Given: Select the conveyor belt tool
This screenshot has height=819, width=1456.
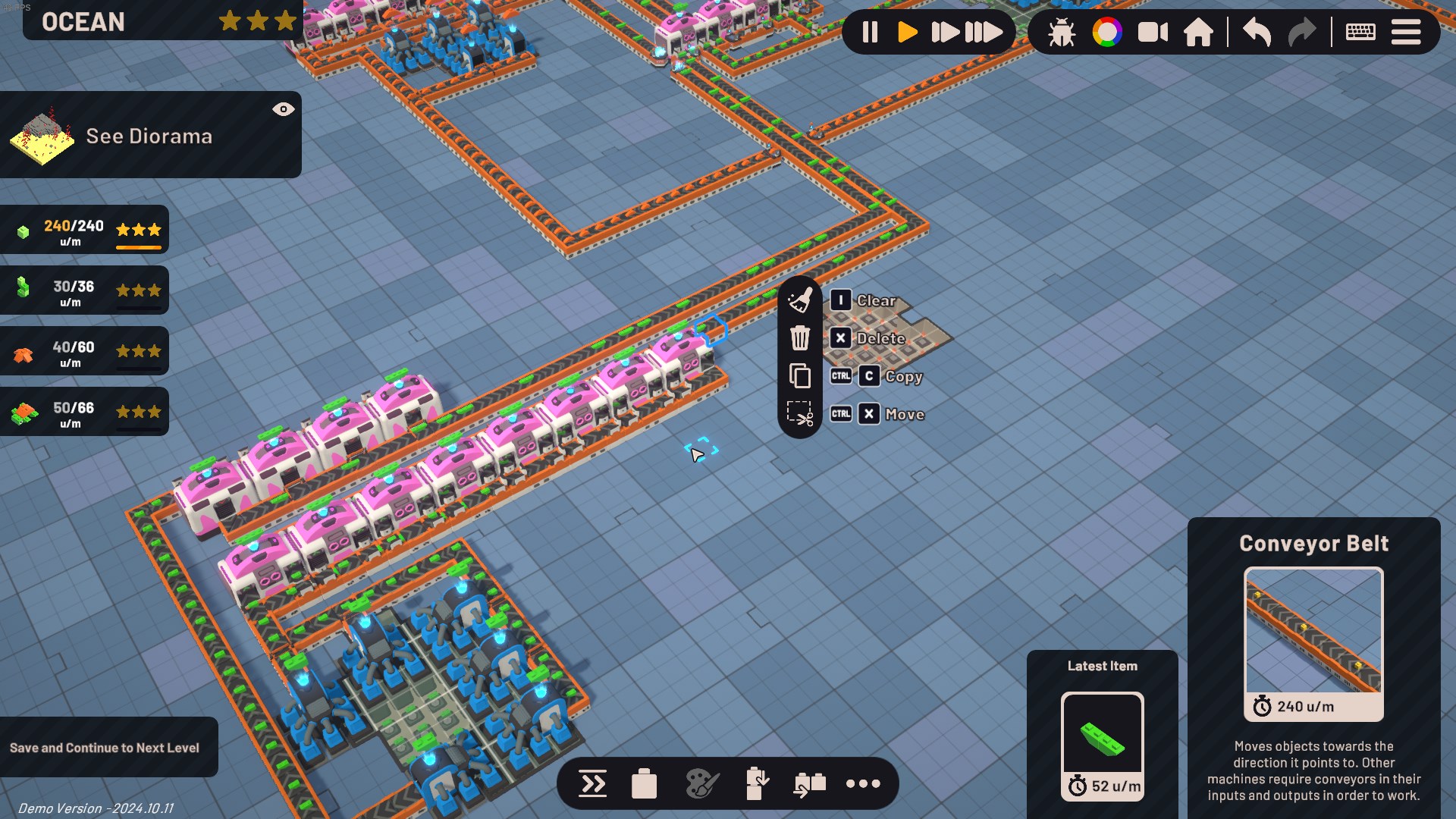Looking at the screenshot, I should click(592, 783).
